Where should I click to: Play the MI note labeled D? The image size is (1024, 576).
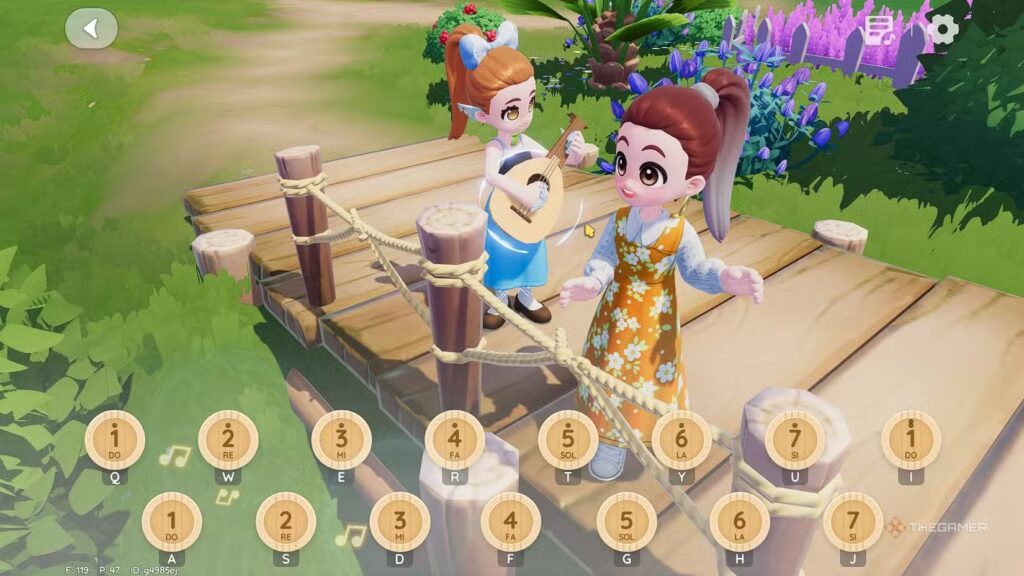[x=399, y=521]
